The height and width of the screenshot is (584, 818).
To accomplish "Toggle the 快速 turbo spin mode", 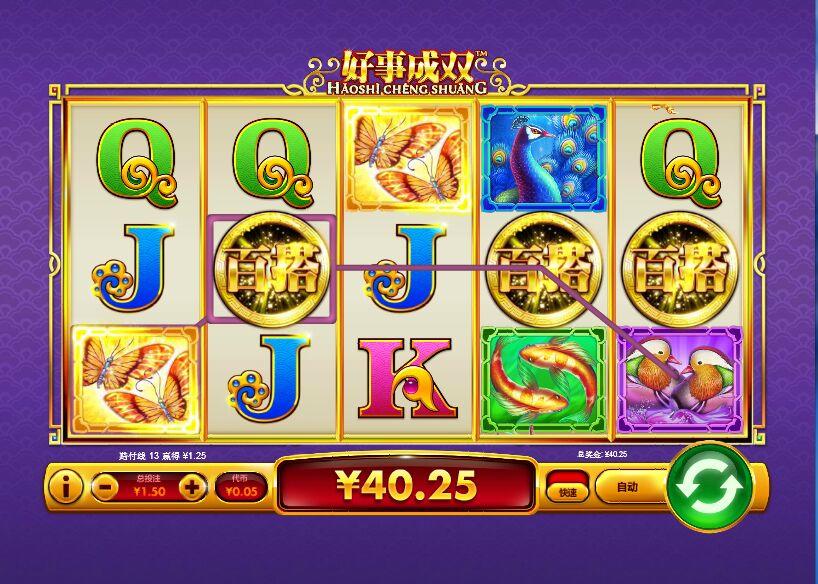I will 568,488.
